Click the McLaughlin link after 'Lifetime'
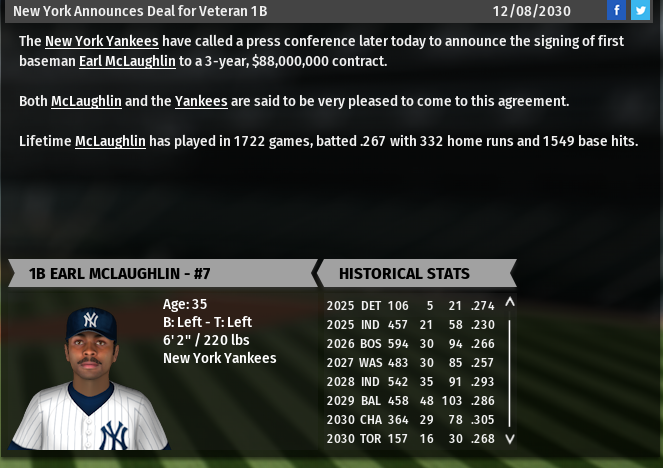 110,141
